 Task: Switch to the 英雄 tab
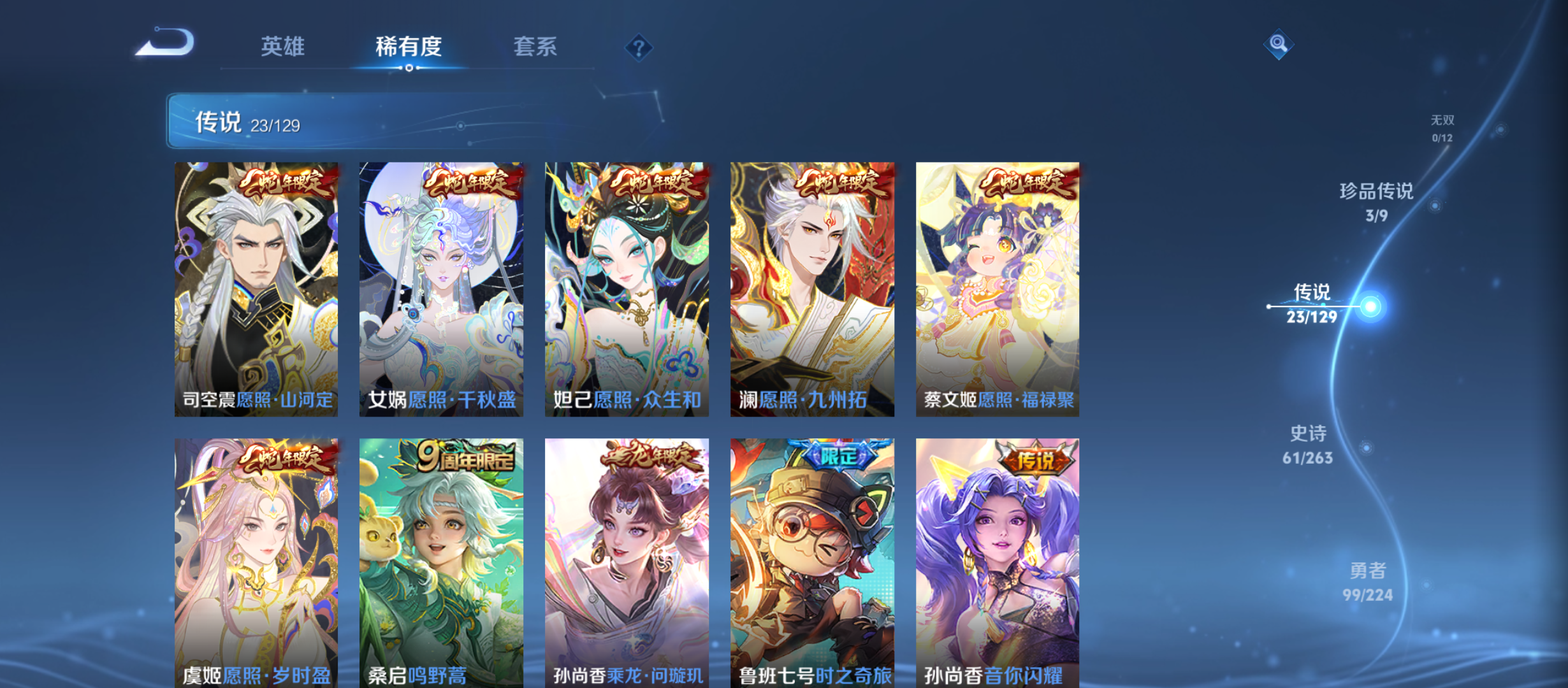click(x=283, y=47)
